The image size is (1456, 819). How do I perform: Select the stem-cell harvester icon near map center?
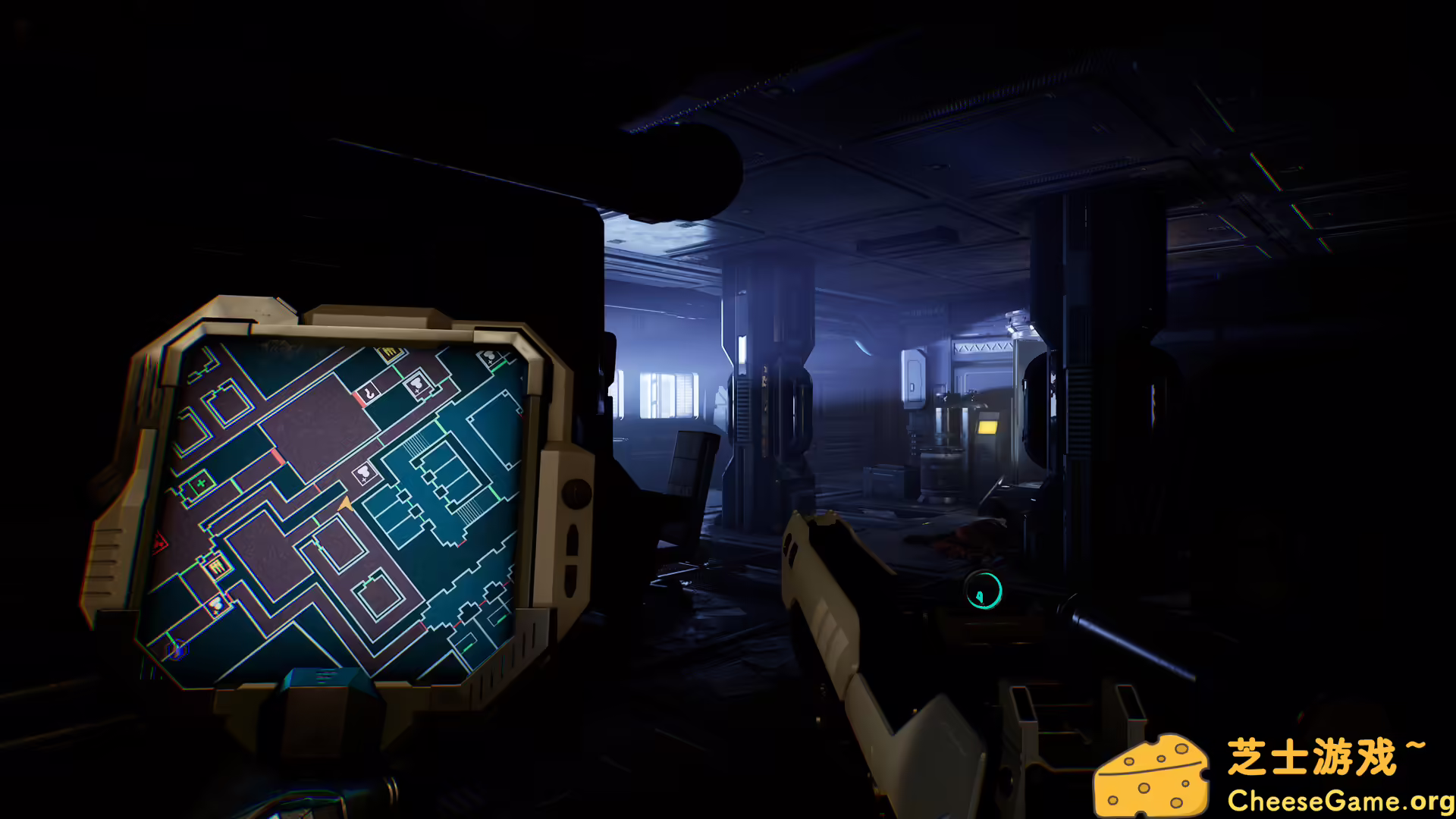(364, 472)
